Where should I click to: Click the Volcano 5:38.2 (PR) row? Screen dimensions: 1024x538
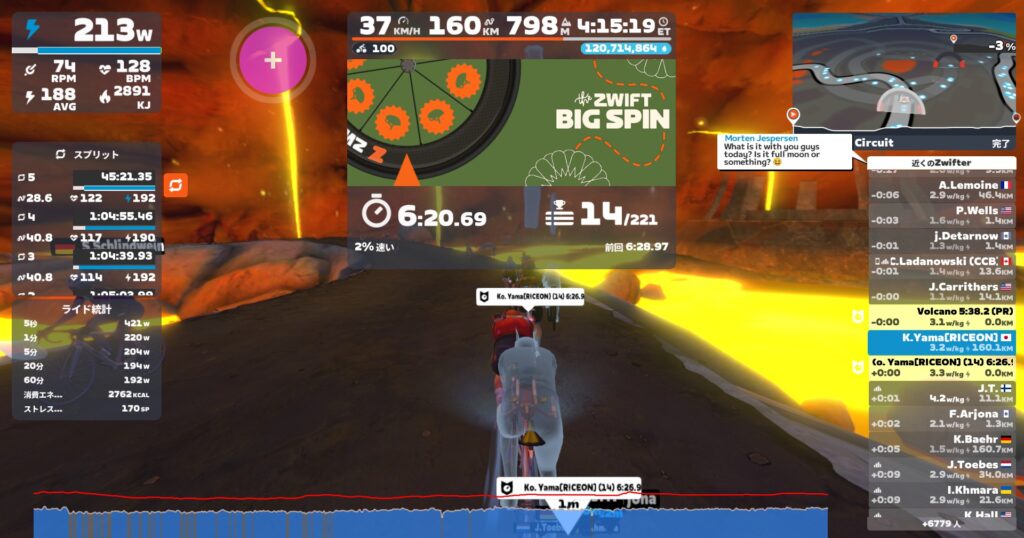[940, 316]
